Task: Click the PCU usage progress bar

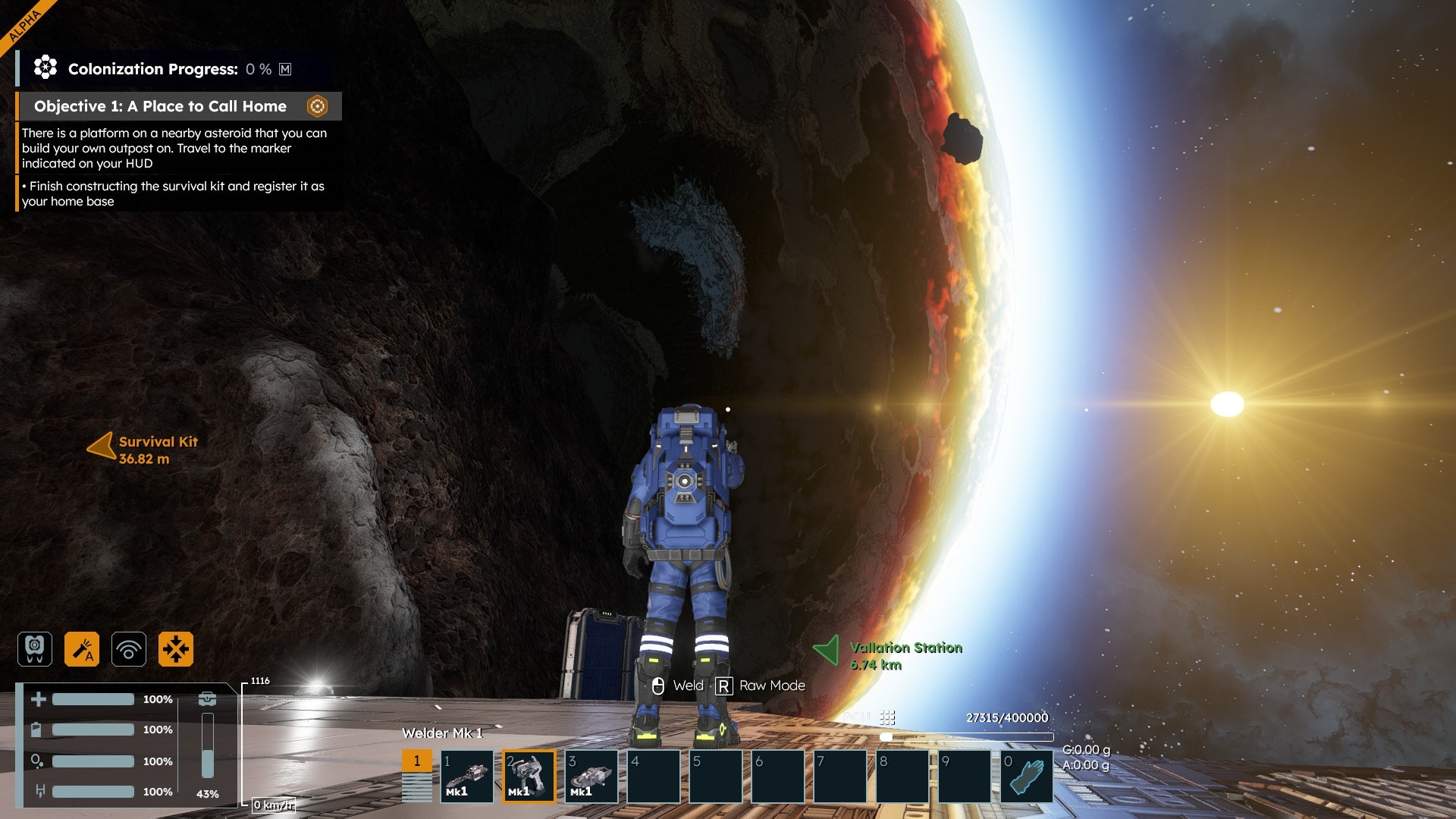Action: [967, 736]
